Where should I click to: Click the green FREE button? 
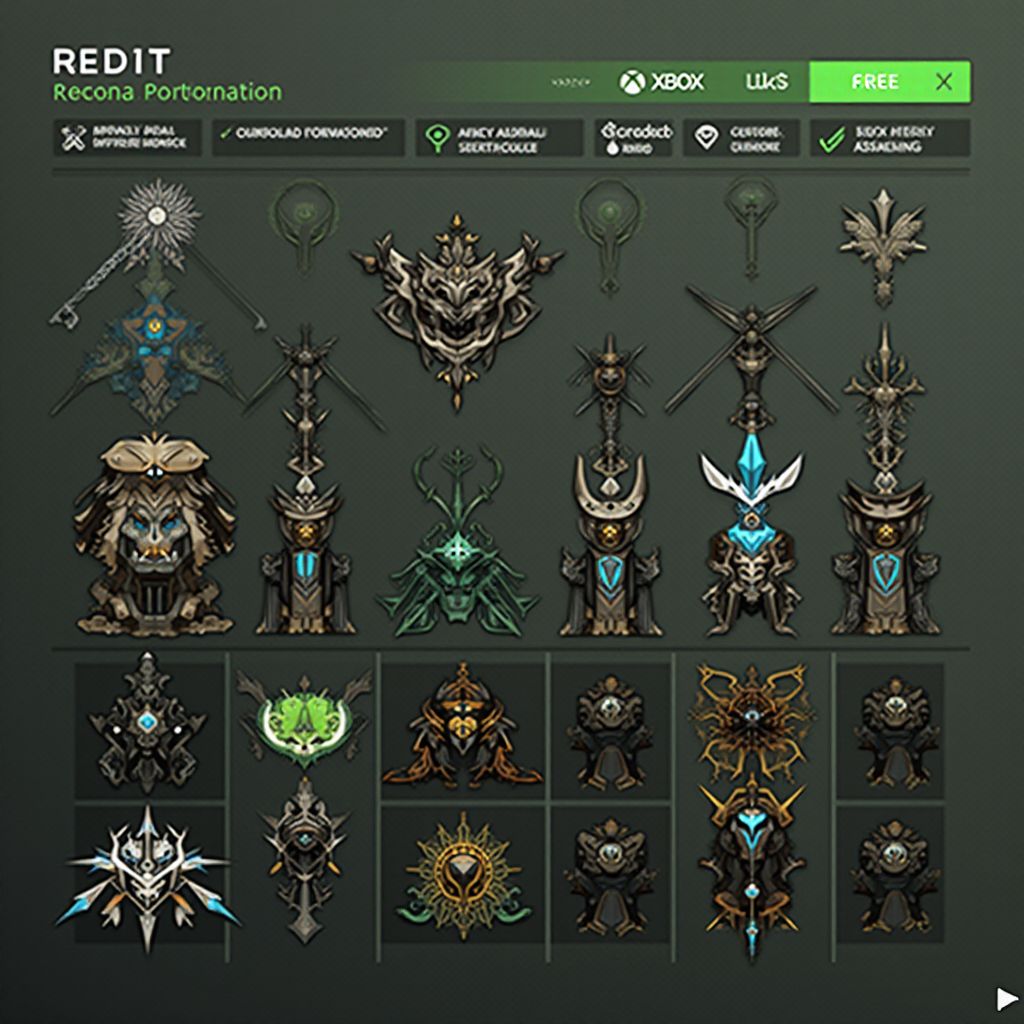tap(874, 82)
